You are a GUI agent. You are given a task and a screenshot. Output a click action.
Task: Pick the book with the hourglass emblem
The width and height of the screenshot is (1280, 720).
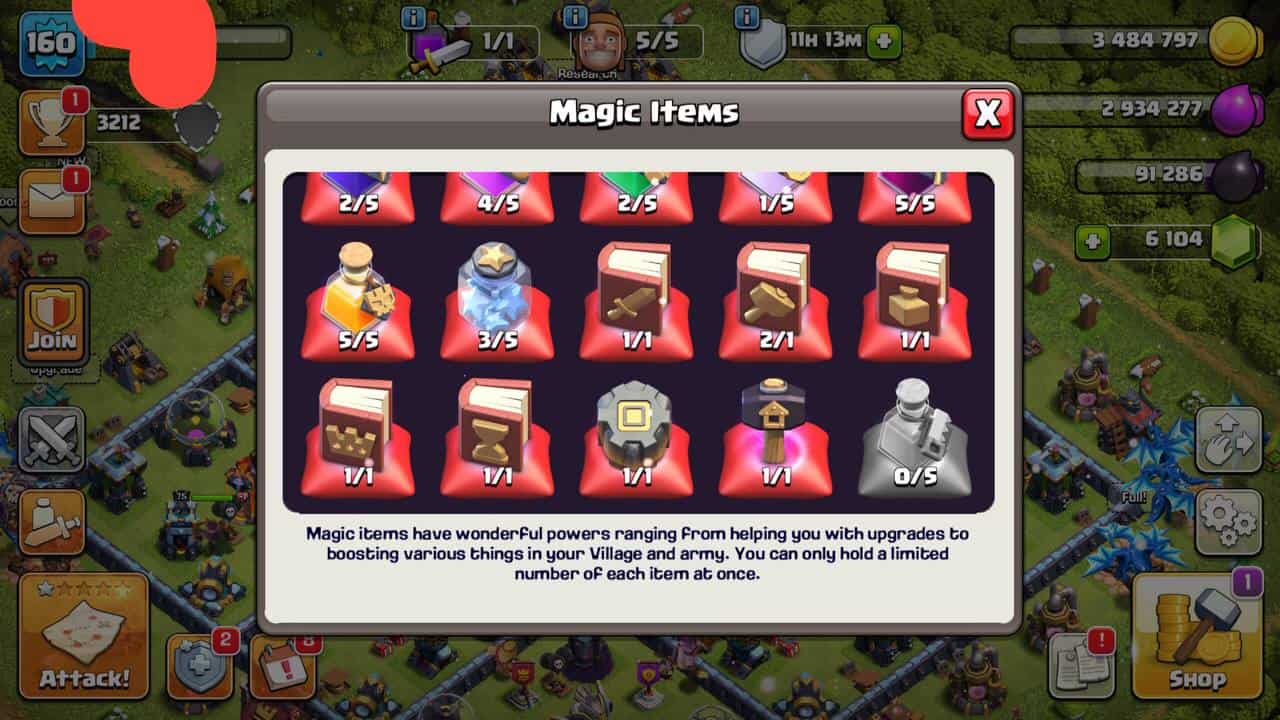tap(497, 437)
